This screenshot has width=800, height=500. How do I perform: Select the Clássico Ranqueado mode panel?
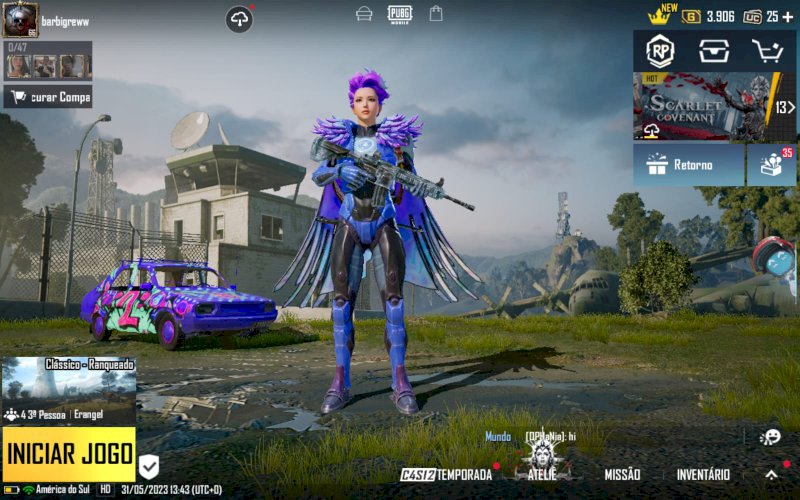point(69,390)
